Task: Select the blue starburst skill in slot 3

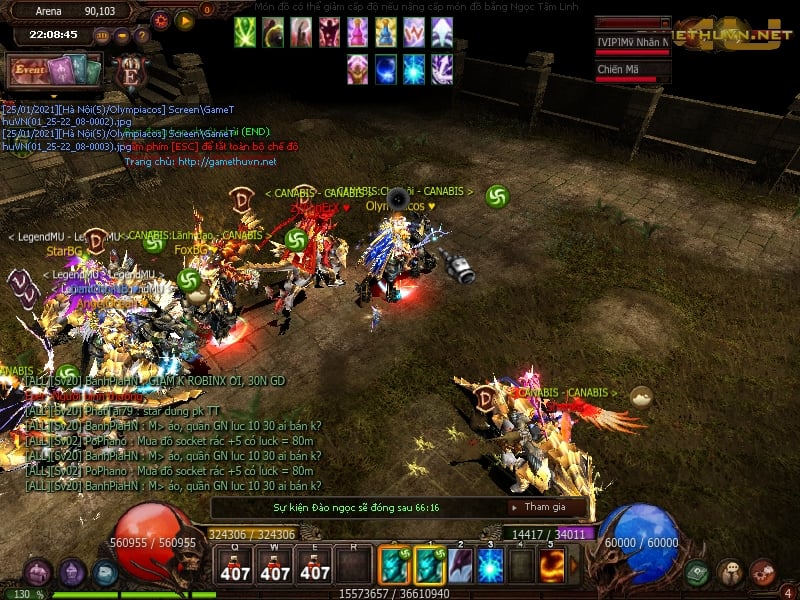Action: click(x=490, y=566)
